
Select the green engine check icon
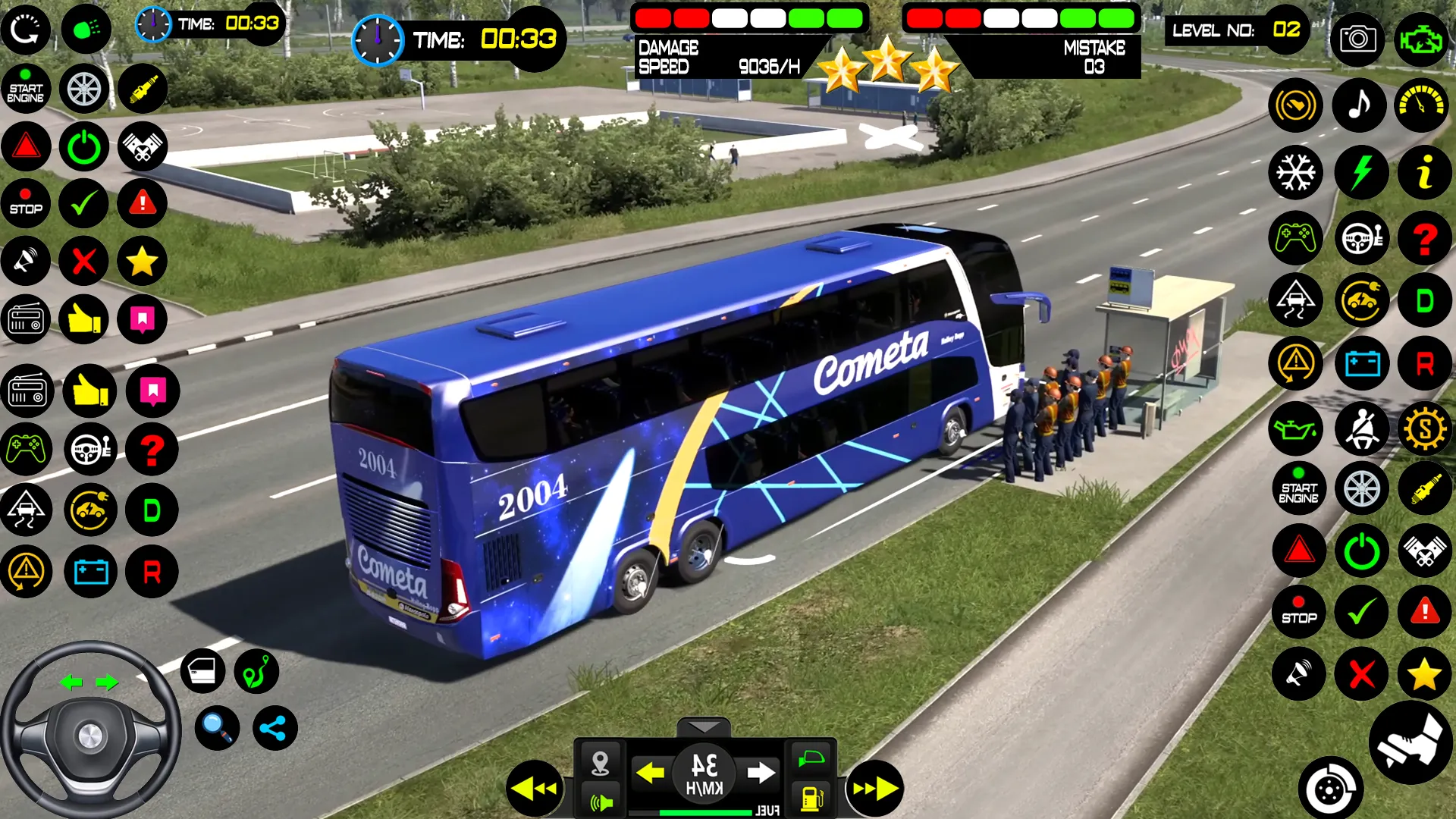(1421, 39)
